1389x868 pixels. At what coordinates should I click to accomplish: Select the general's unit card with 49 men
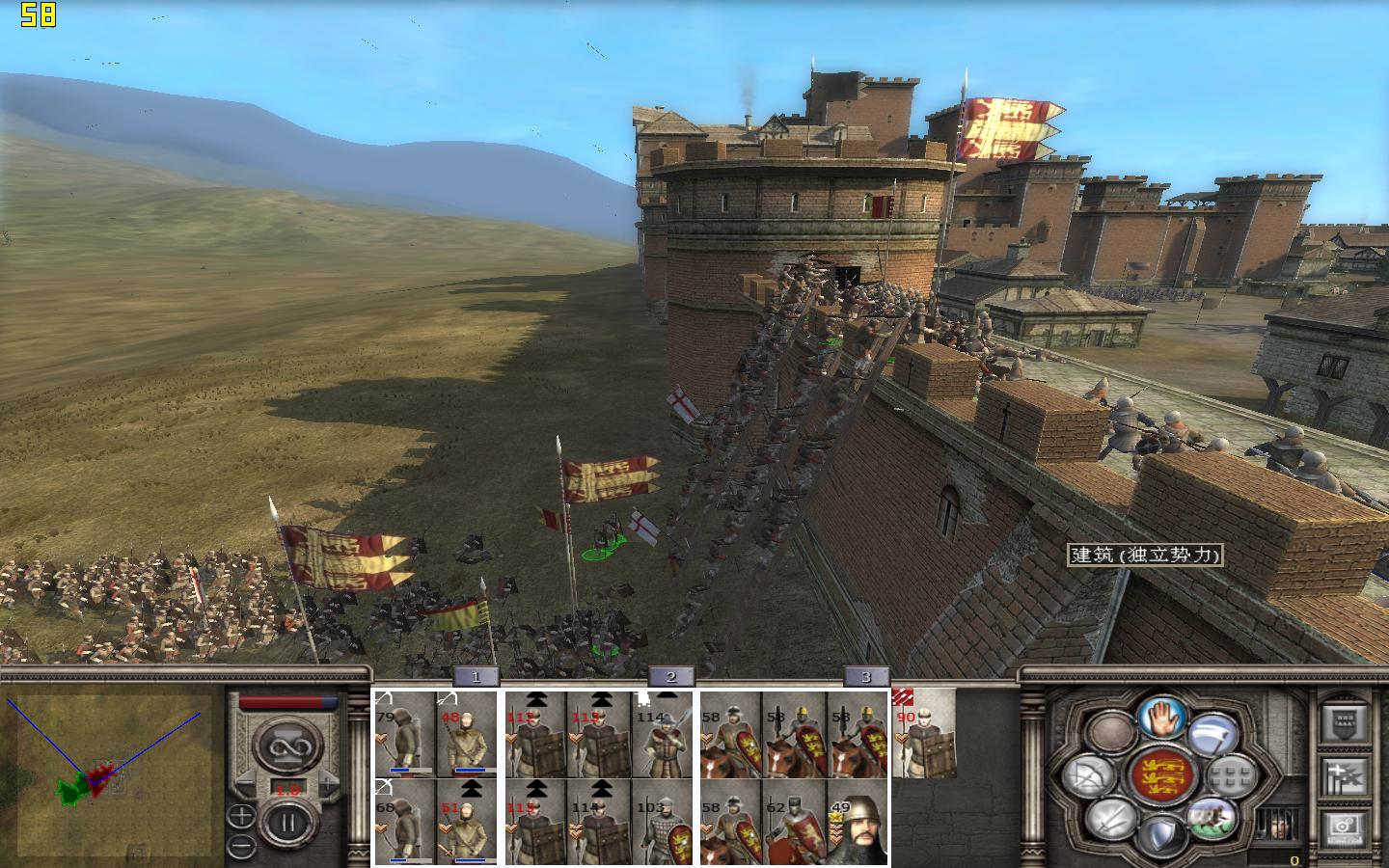858,821
